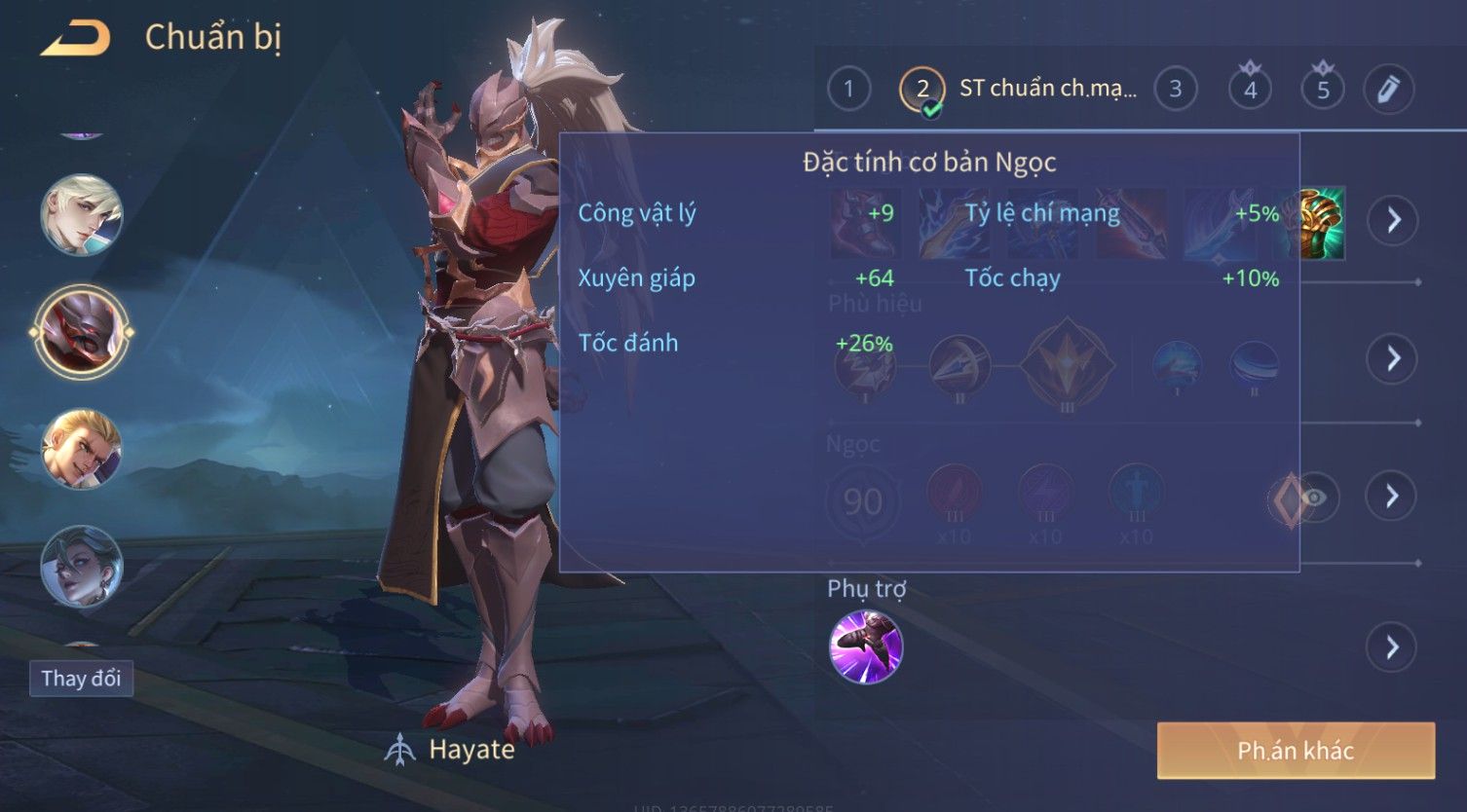Screen dimensions: 1467x812
Task: Toggle the Ngọc stats eye icon
Action: tap(1314, 498)
